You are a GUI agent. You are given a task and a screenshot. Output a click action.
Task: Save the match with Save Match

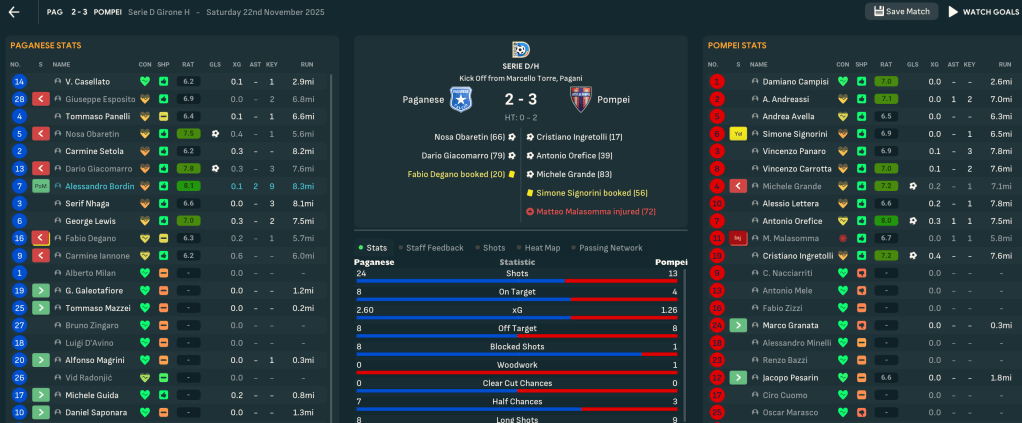[902, 11]
